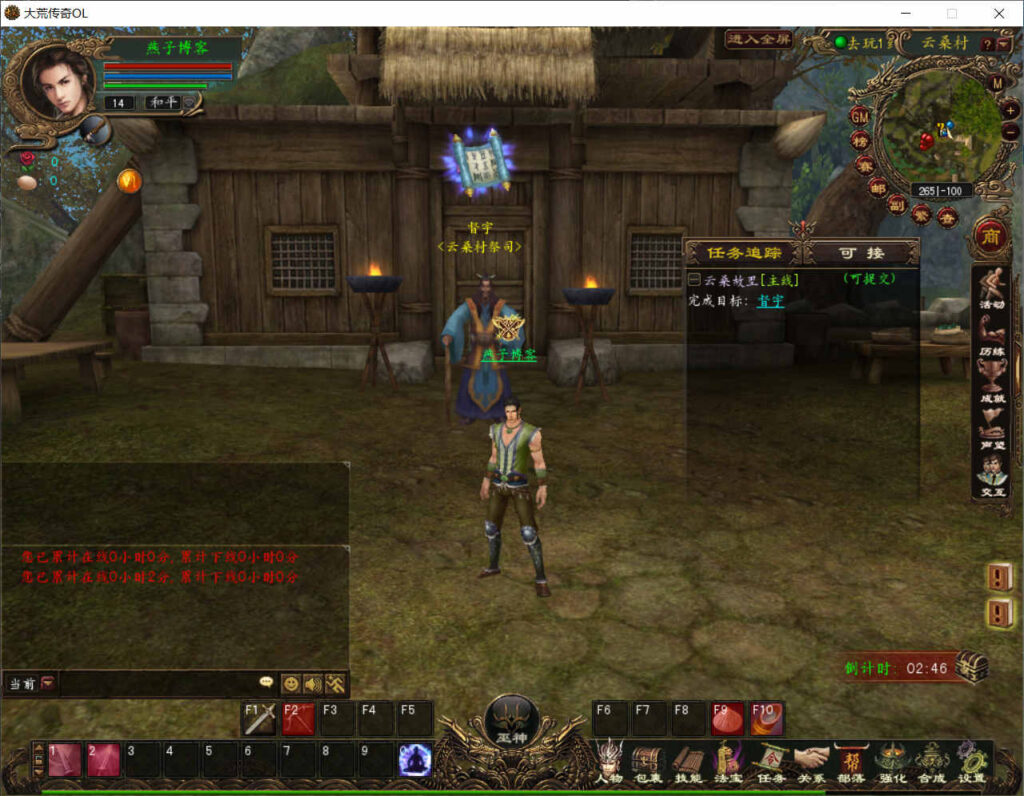Activate the F1 sword skill slot
The image size is (1024, 796).
(x=260, y=718)
